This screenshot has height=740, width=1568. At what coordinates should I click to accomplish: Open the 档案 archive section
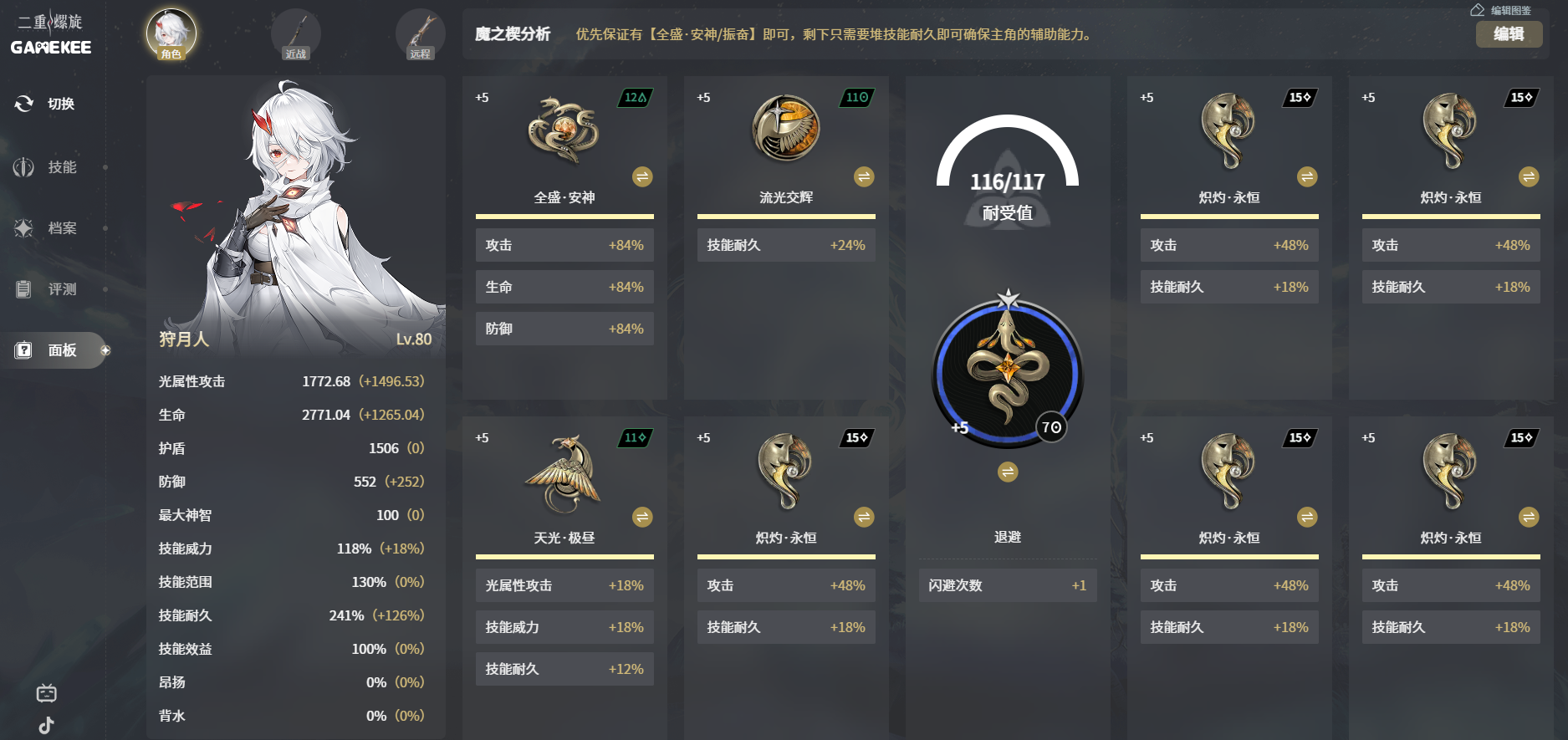(50, 228)
